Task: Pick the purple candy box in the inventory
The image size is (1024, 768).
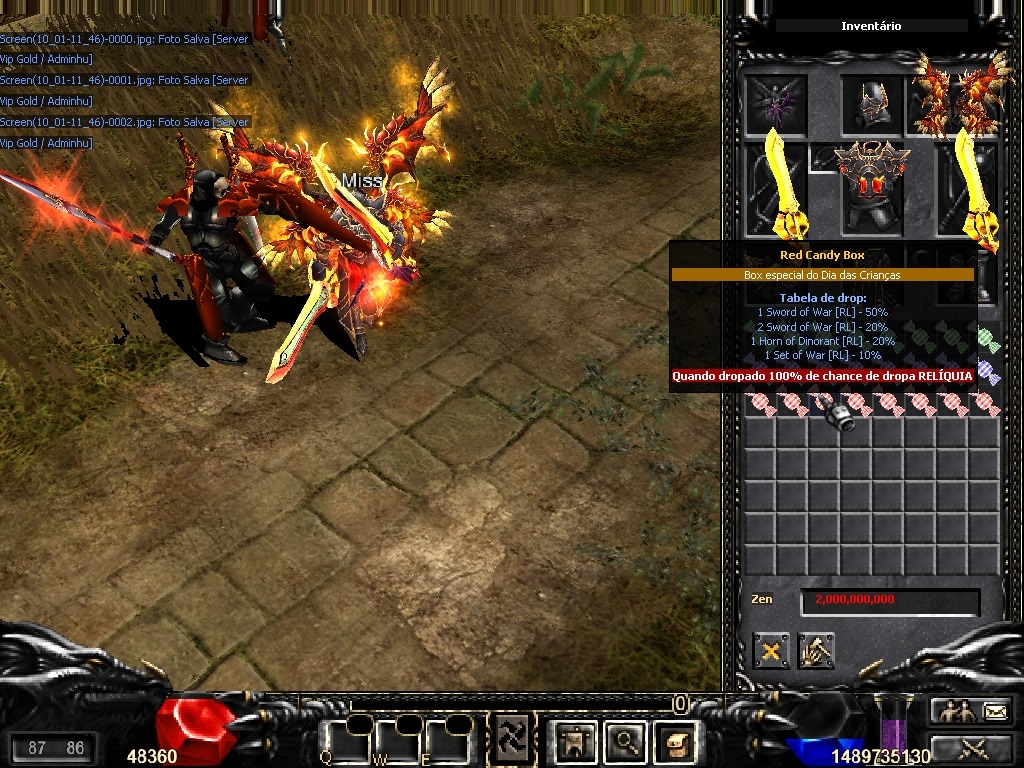Action: [x=988, y=372]
